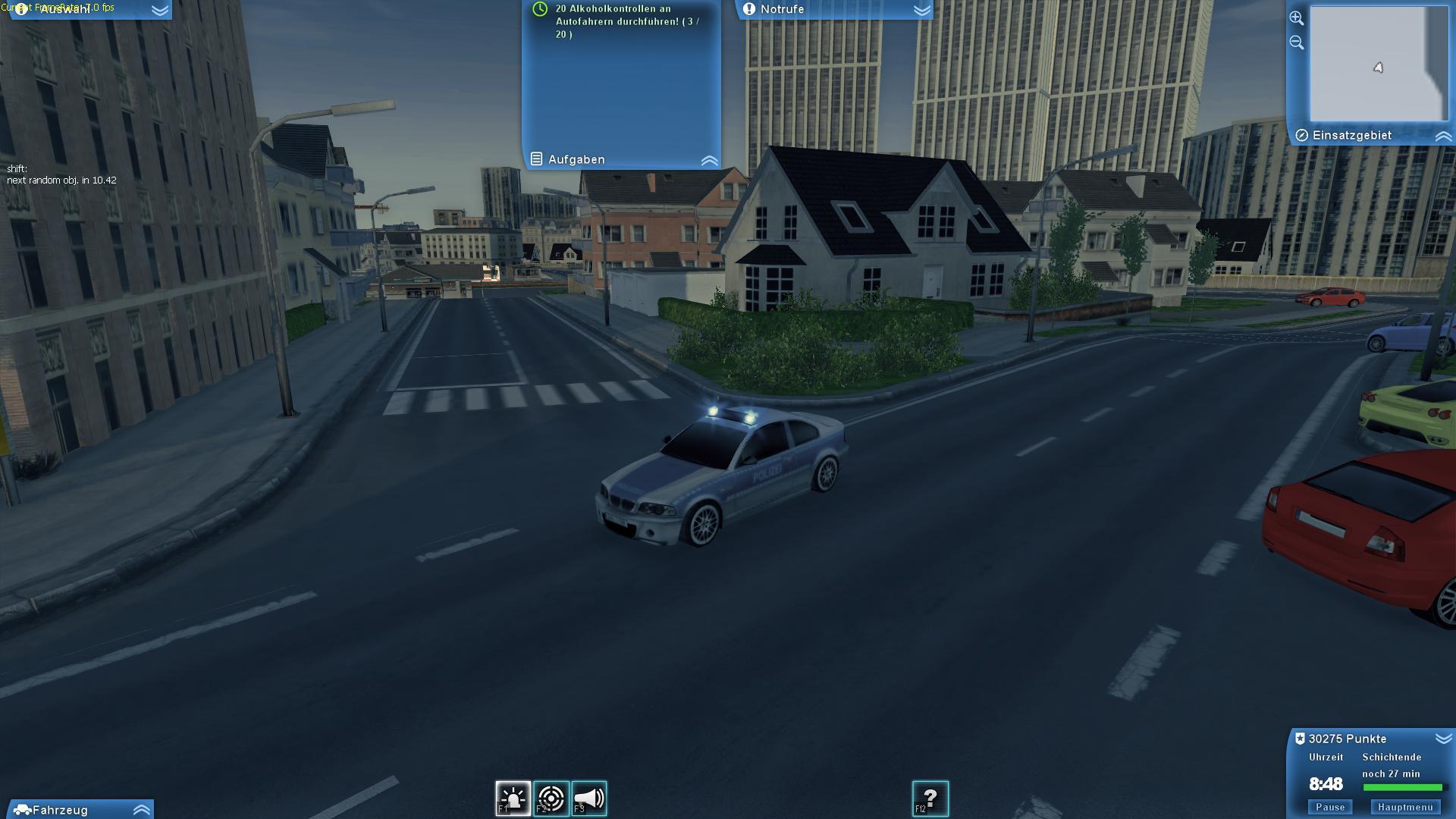Click the clock icon in the Aufgaben panel

539,11
